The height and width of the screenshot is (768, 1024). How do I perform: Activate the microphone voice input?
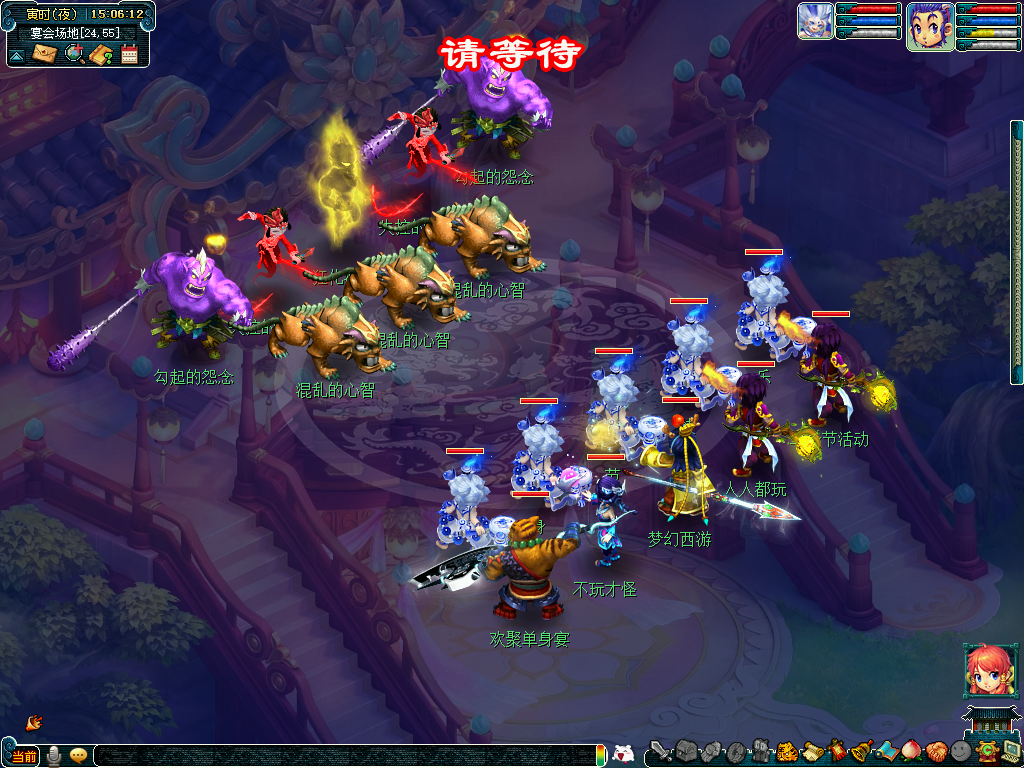(x=54, y=755)
